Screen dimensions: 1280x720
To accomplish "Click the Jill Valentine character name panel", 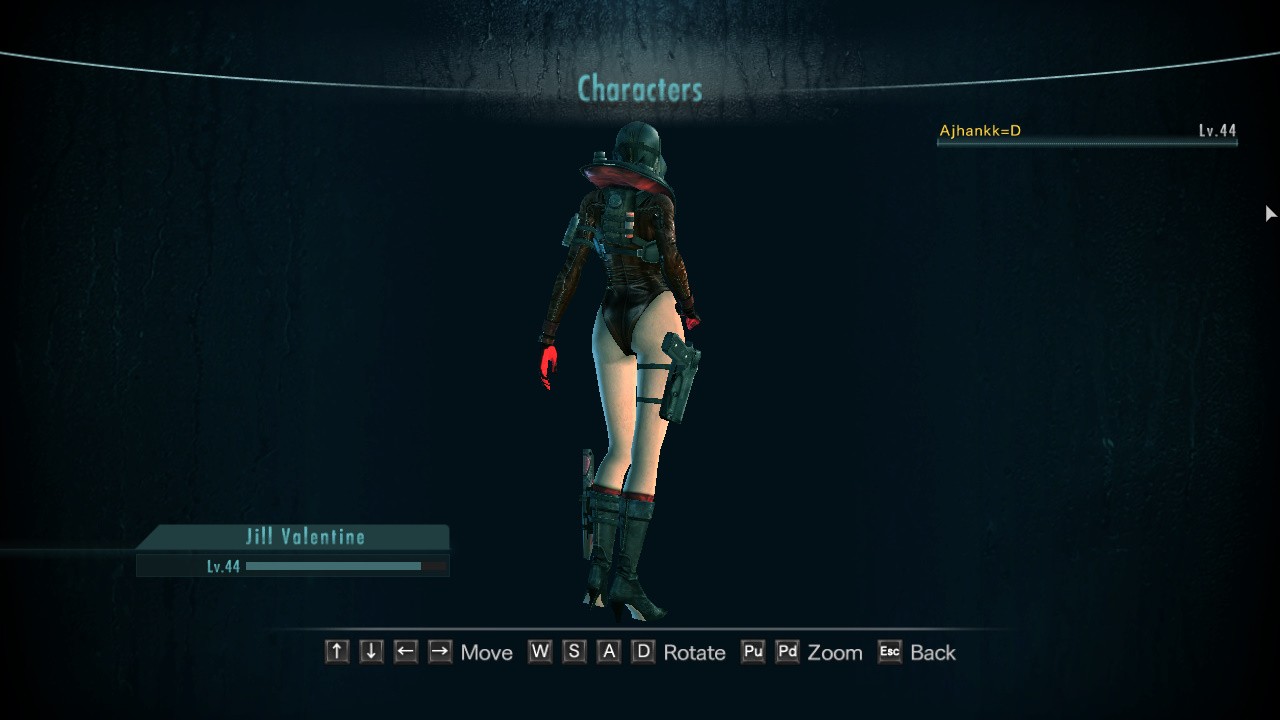I will (304, 537).
